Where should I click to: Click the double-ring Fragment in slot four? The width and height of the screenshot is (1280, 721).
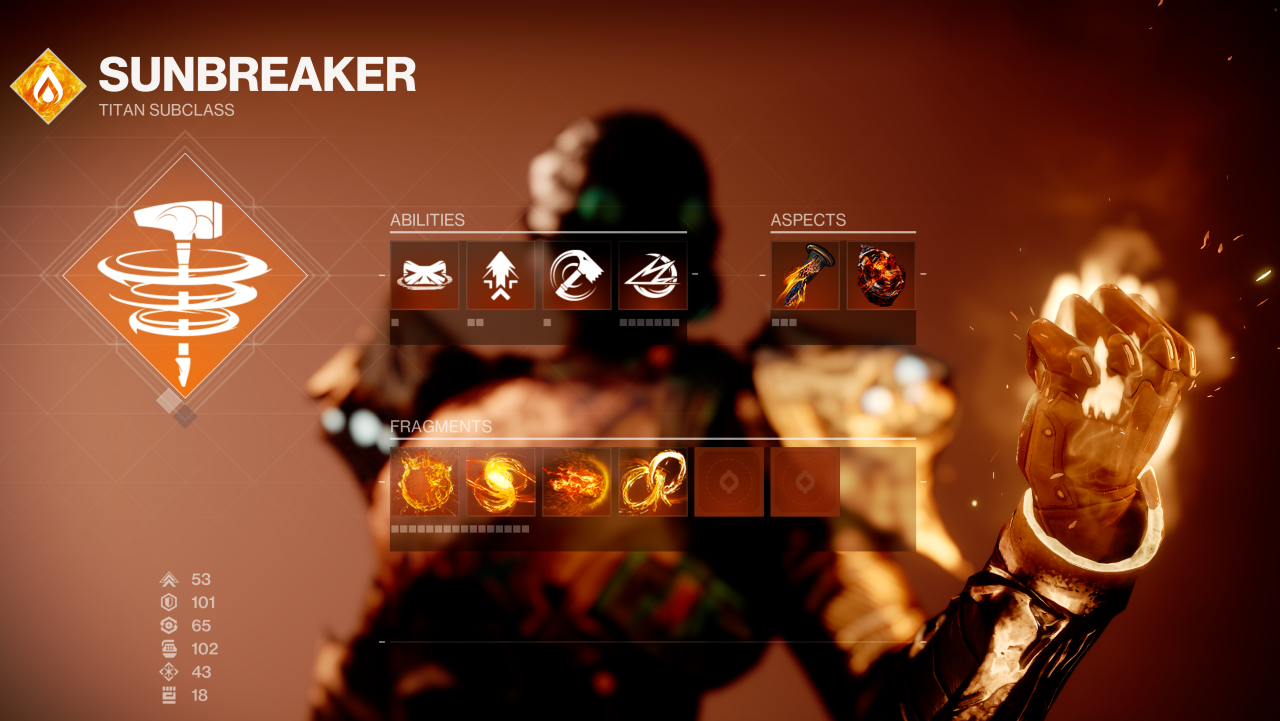point(652,481)
